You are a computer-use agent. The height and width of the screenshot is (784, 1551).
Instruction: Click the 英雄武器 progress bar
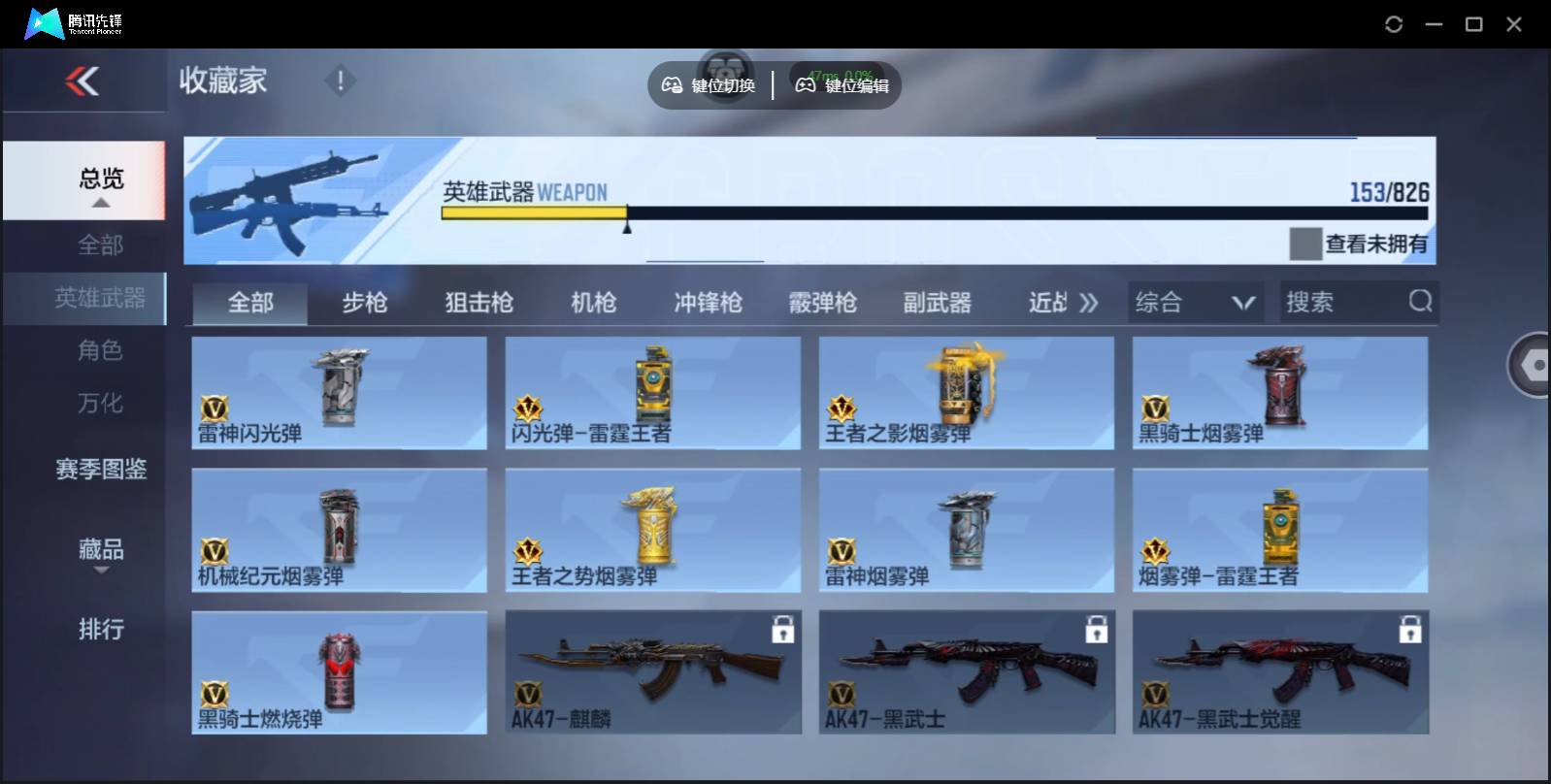932,212
